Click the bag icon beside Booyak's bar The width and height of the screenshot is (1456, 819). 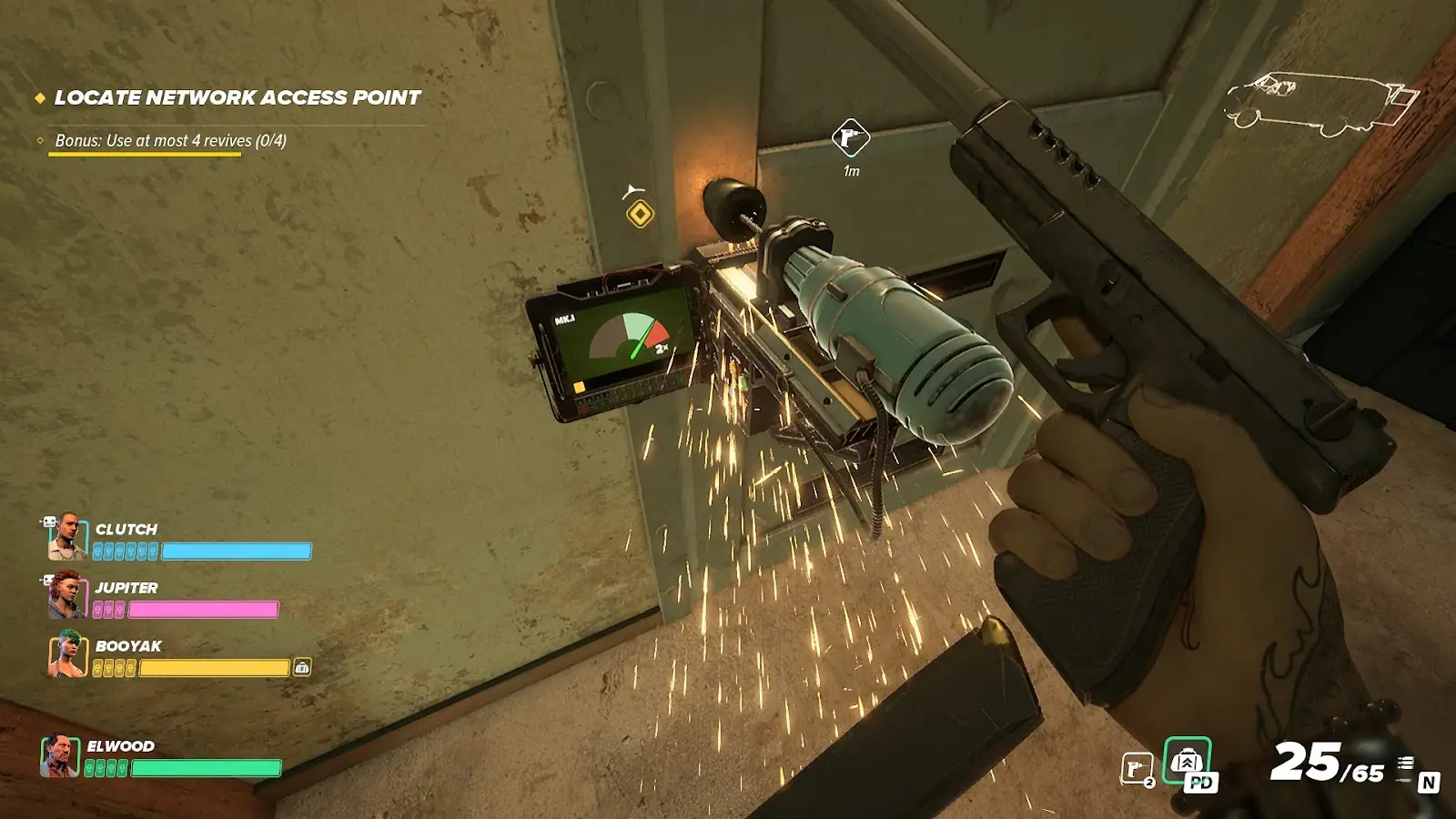click(302, 667)
